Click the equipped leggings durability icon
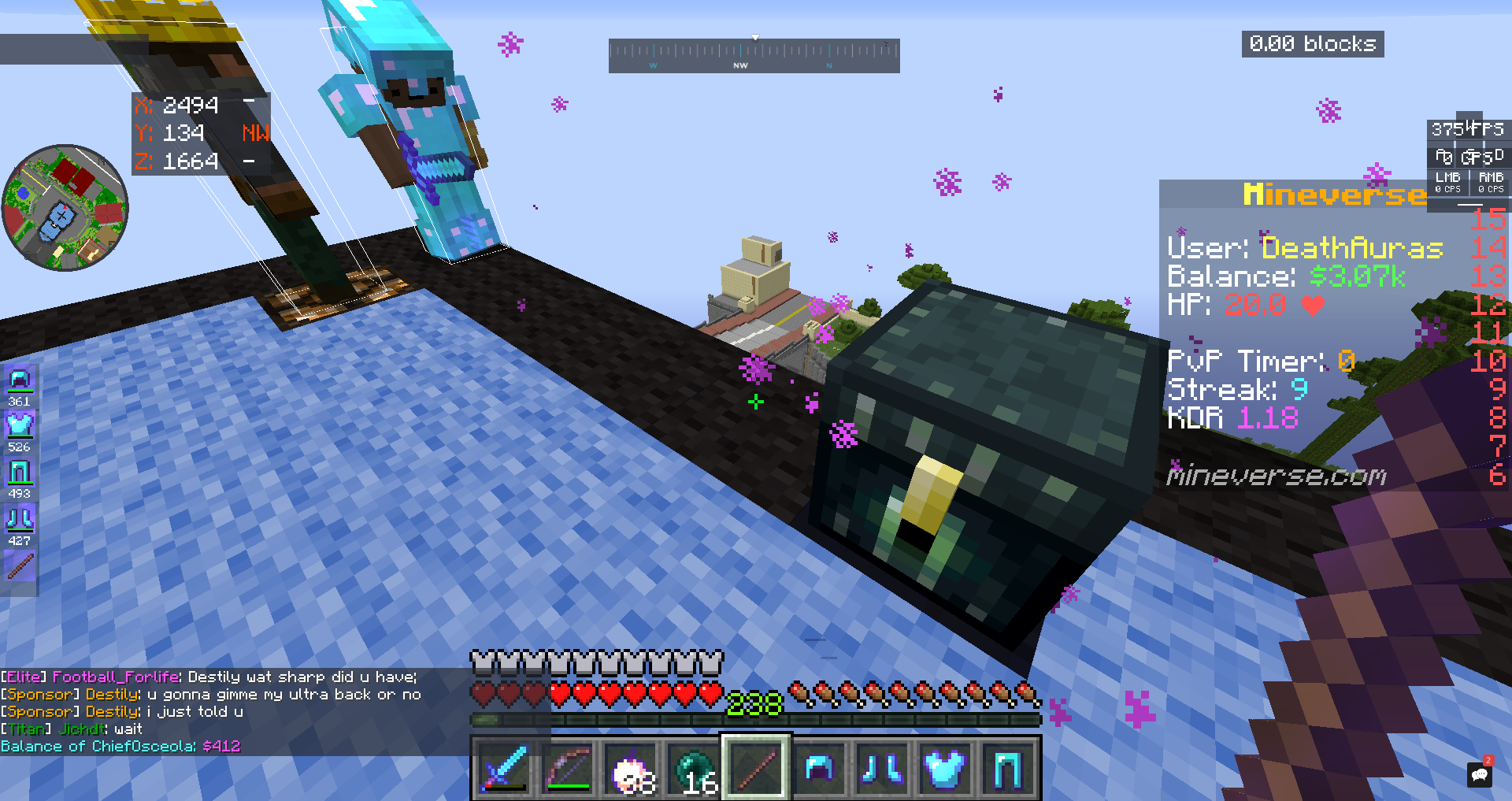 [x=19, y=473]
